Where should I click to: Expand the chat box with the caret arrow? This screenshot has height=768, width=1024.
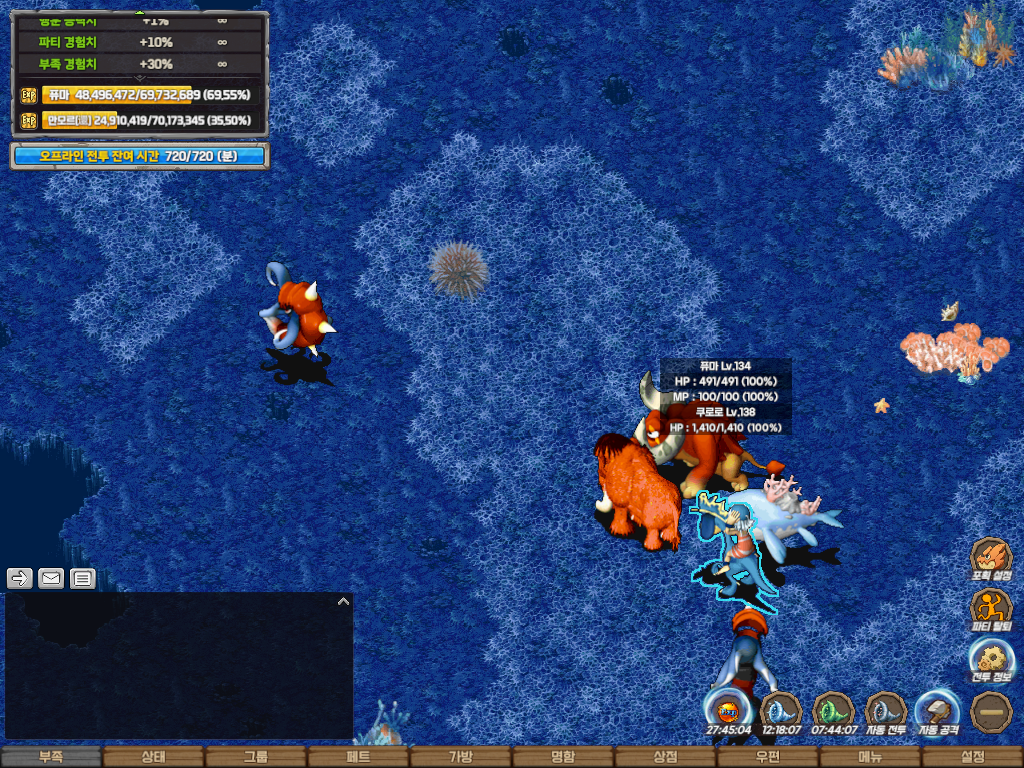[x=343, y=602]
